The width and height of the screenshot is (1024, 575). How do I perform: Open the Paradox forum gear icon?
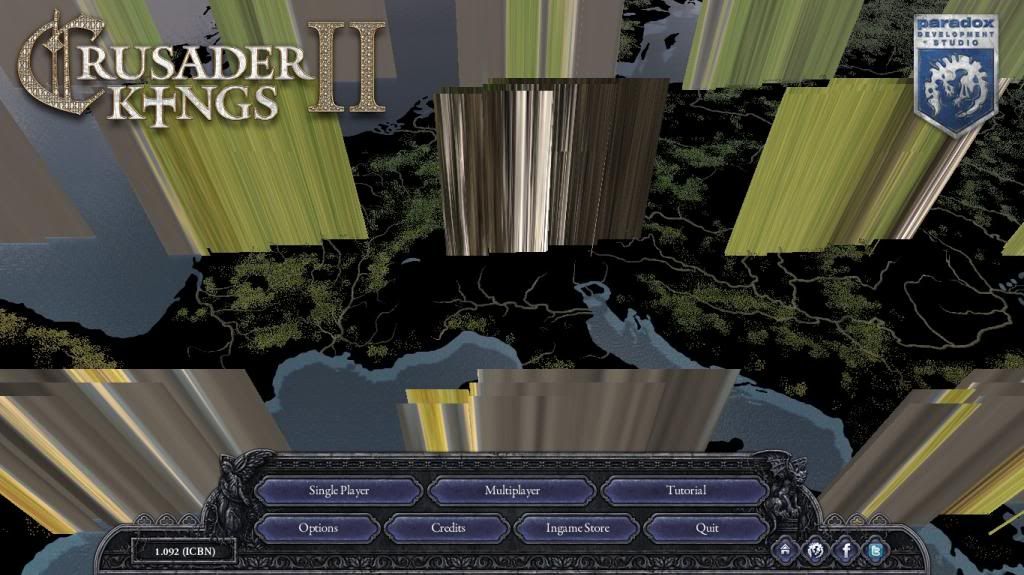coord(816,549)
